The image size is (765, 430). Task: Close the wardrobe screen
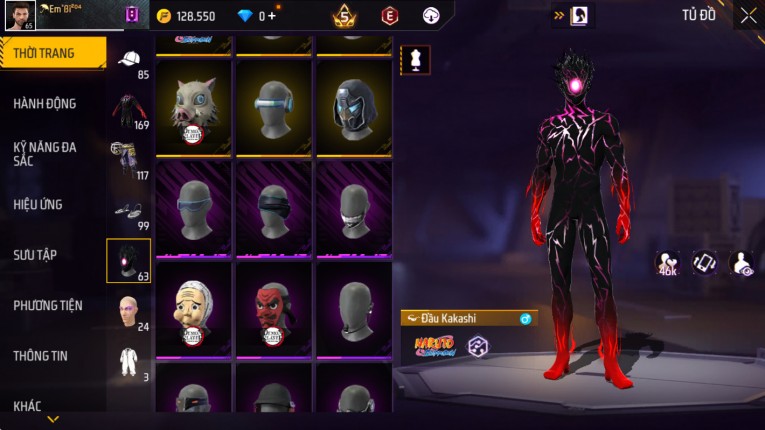[x=748, y=15]
